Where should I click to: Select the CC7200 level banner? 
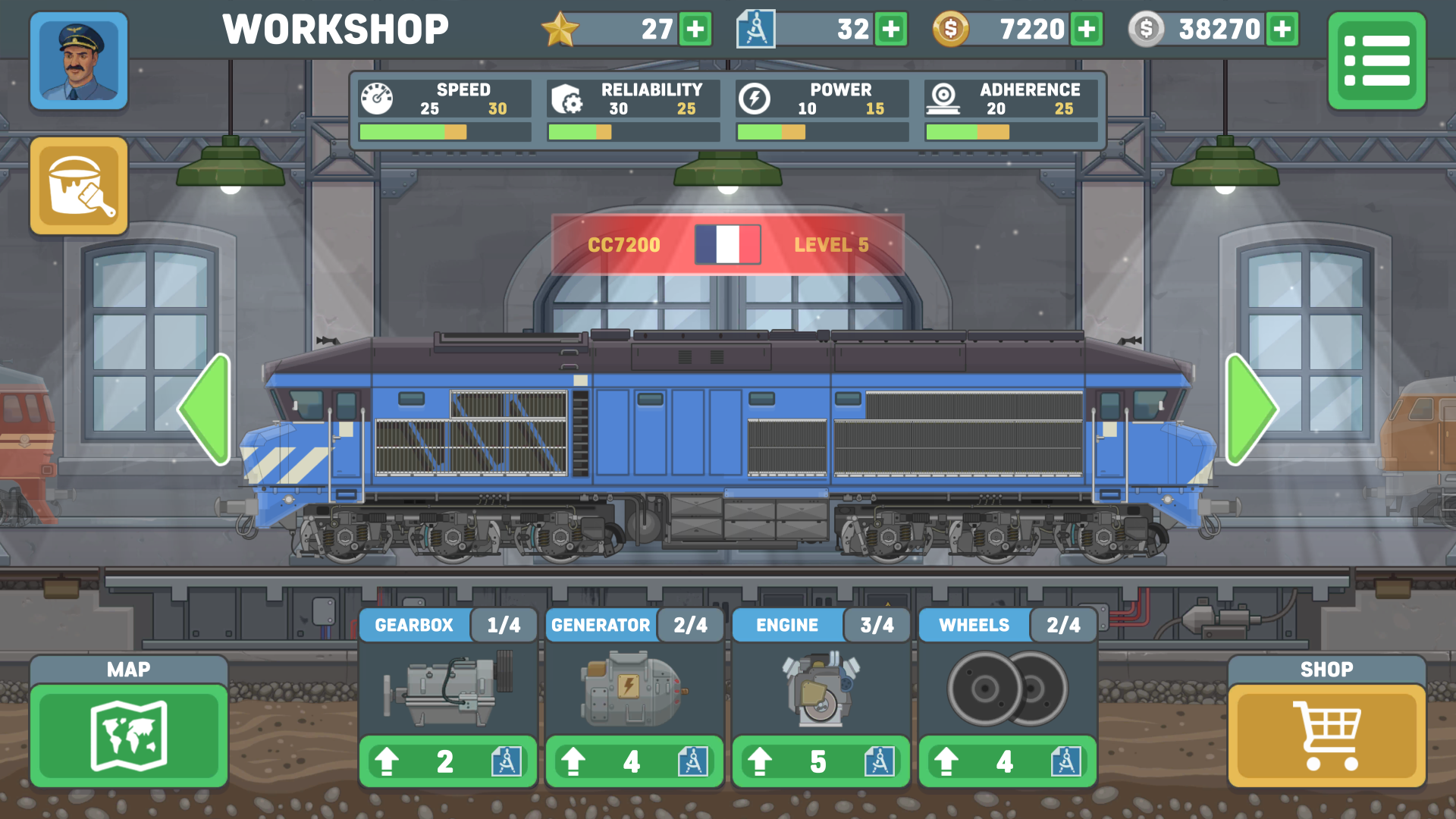pos(726,243)
